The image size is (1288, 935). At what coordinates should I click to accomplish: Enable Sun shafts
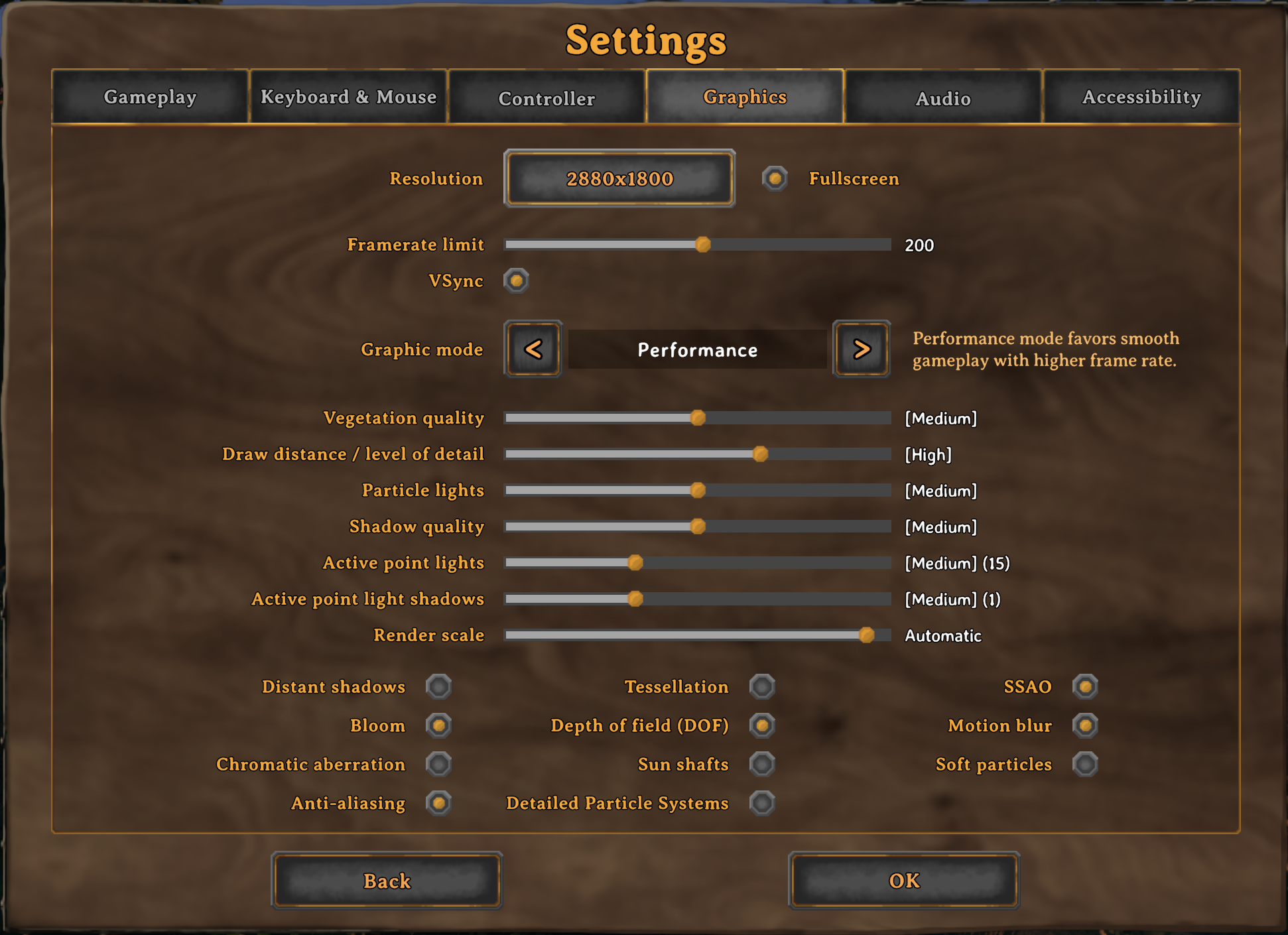[x=762, y=764]
